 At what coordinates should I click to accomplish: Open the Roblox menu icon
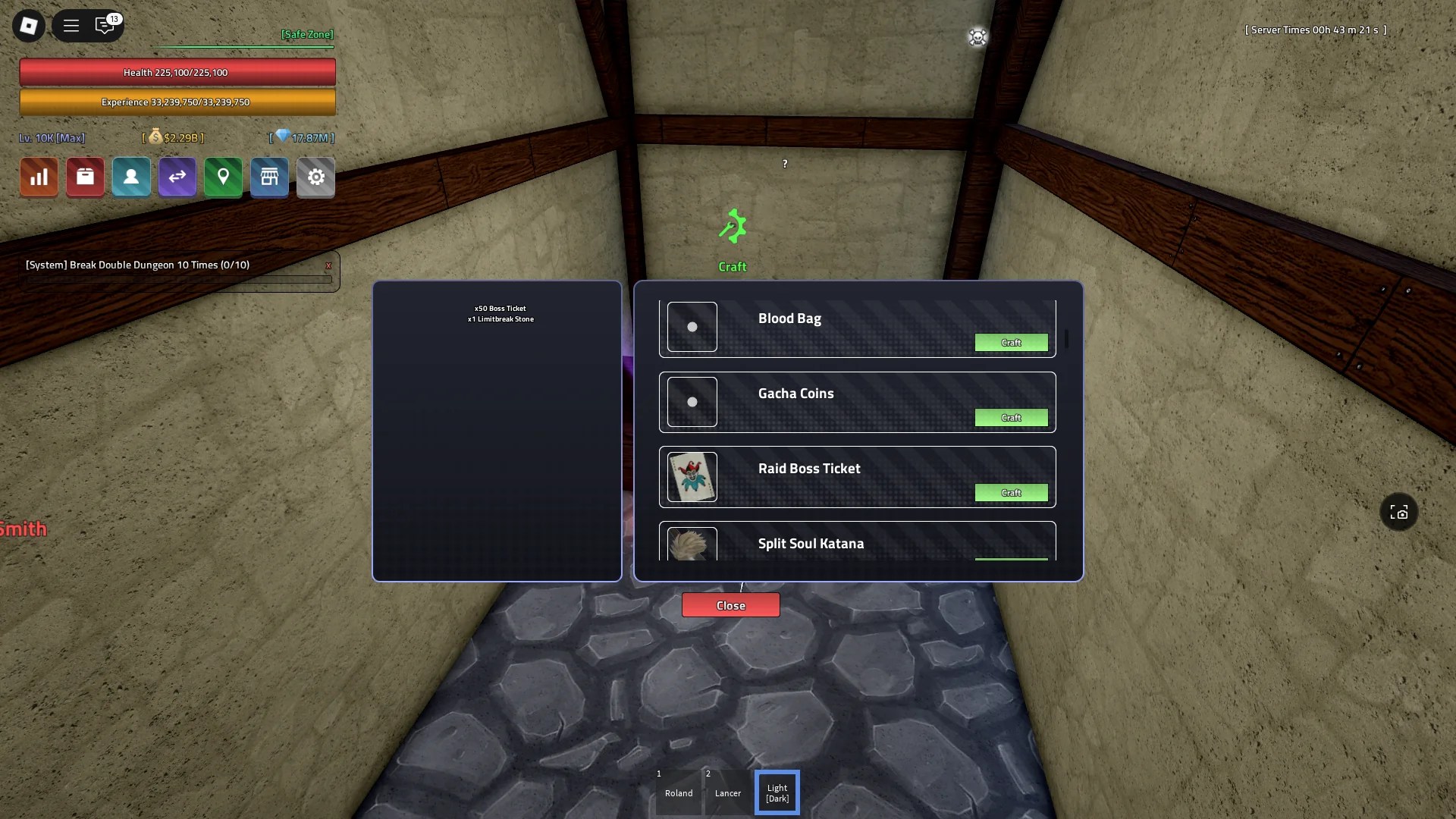coord(27,25)
